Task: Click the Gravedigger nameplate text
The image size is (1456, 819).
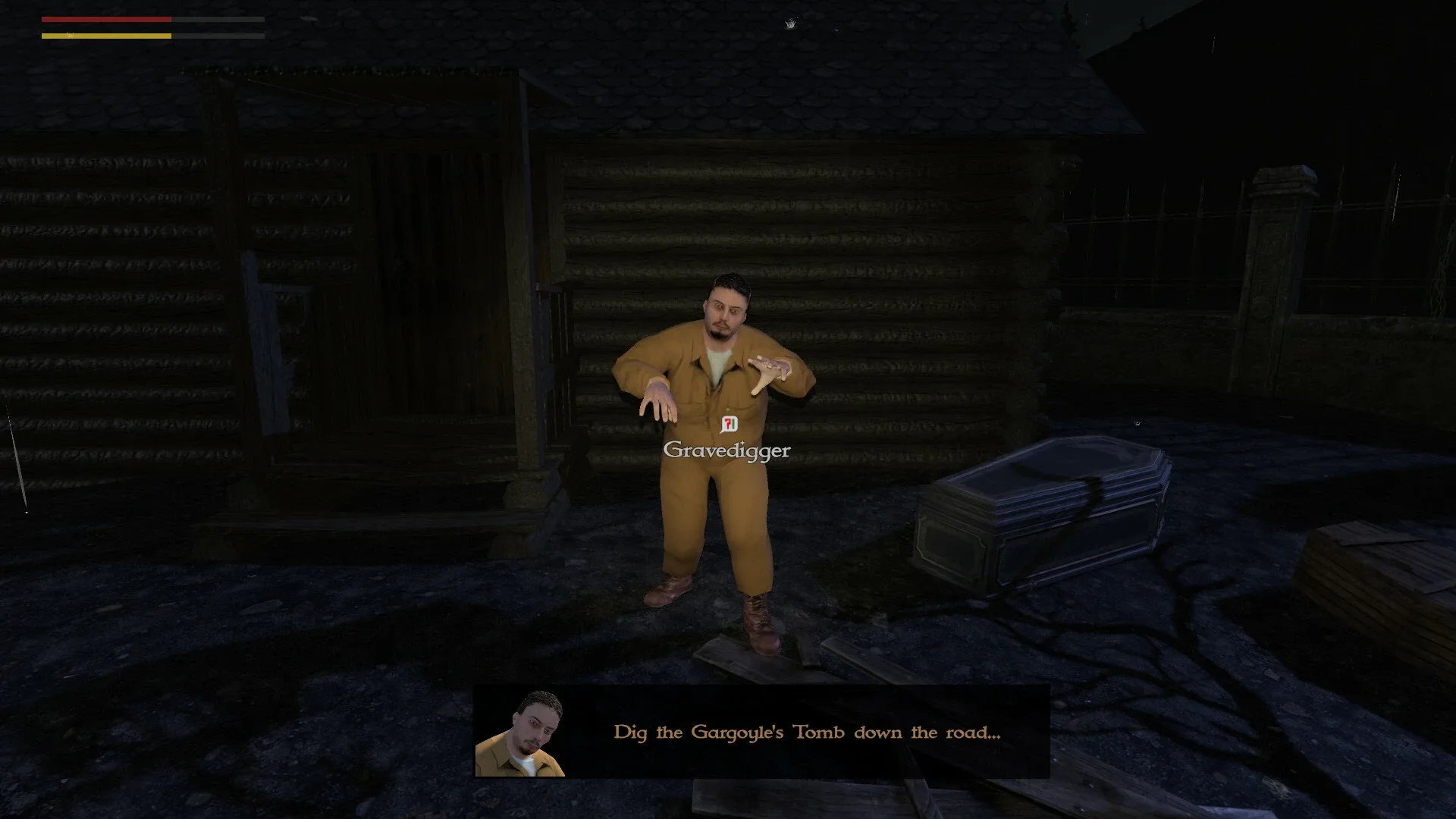Action: click(x=726, y=450)
